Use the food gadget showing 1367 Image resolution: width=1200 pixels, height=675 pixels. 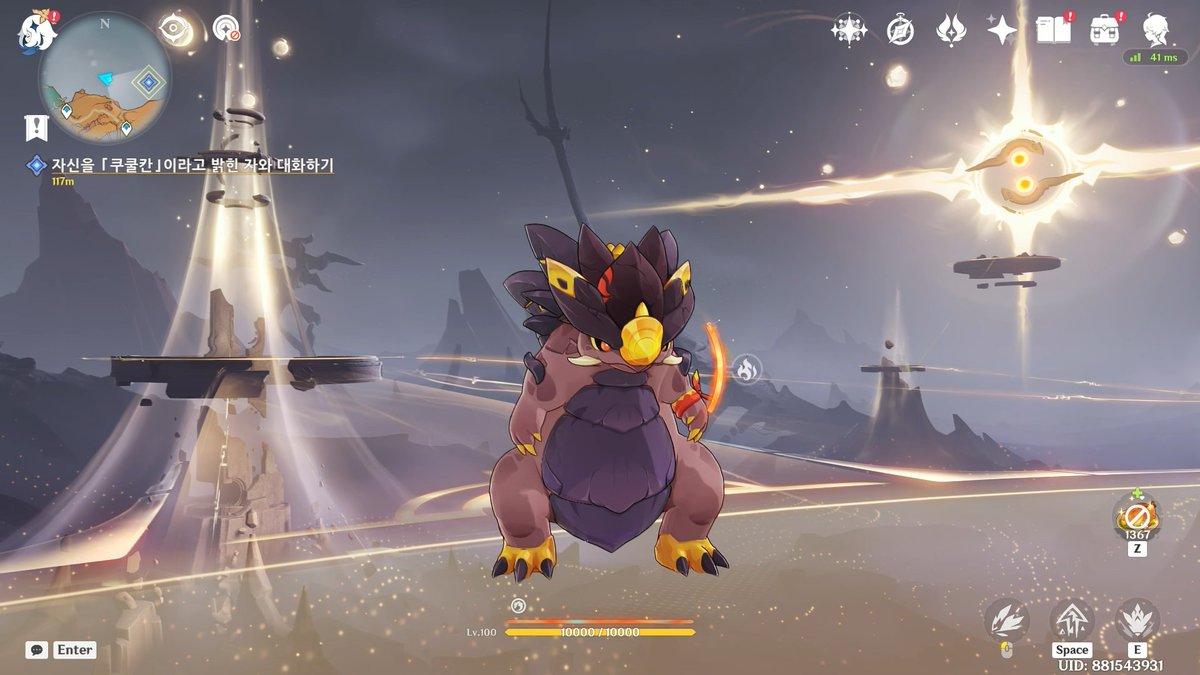[1137, 517]
